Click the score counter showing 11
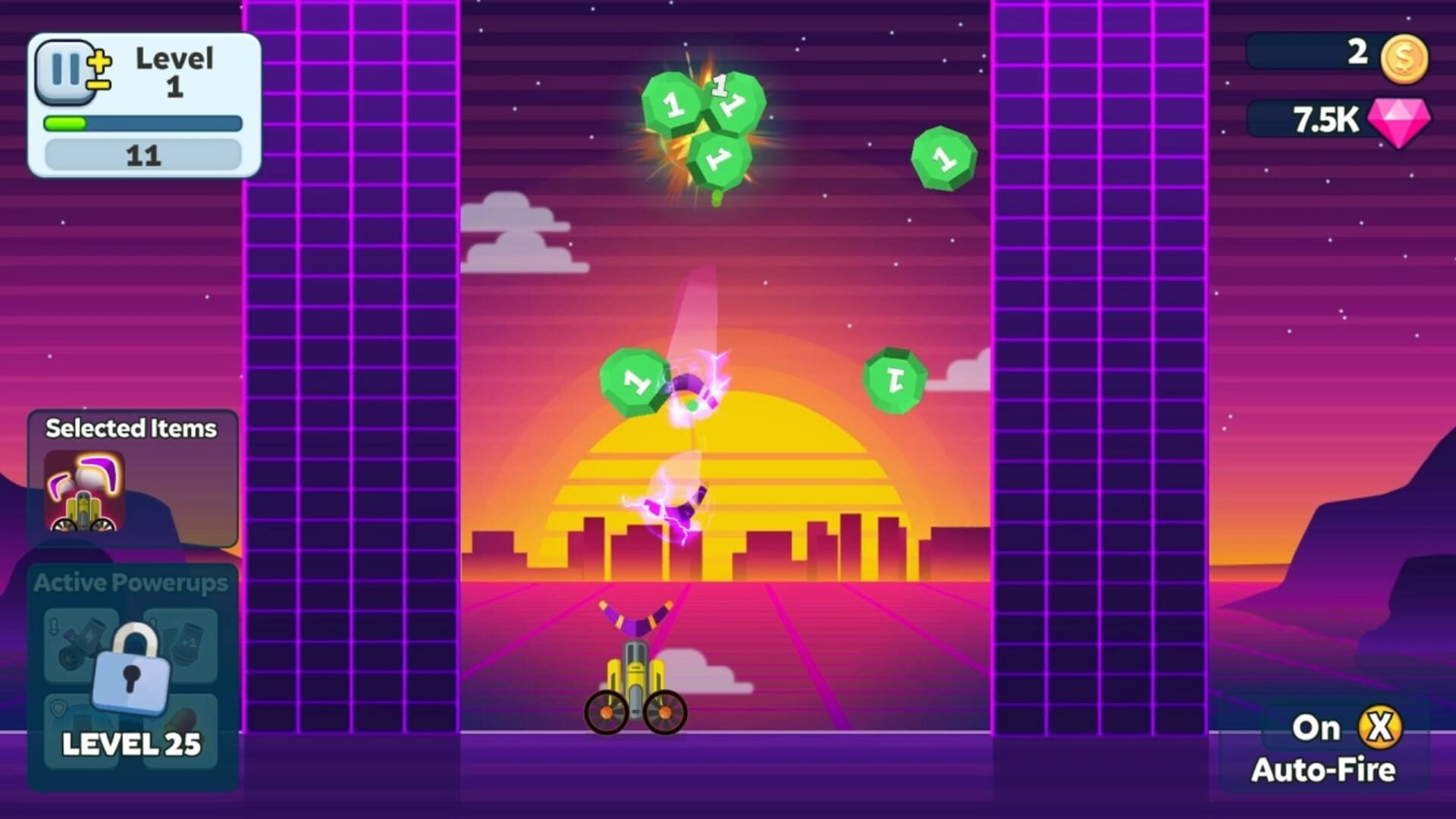The width and height of the screenshot is (1456, 819). point(143,155)
